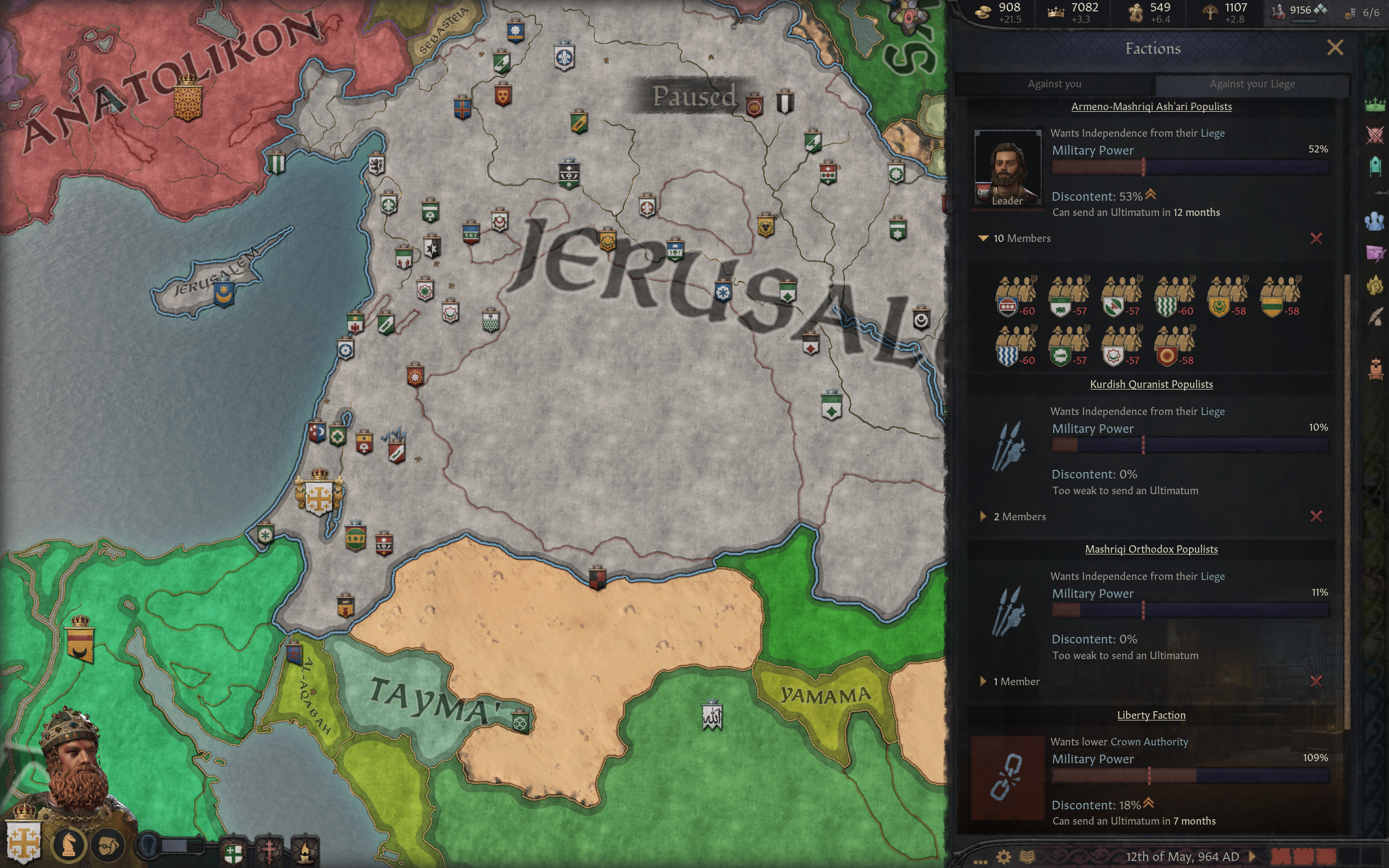Open the Liberty Faction link
Viewport: 1389px width, 868px height.
[x=1151, y=716]
